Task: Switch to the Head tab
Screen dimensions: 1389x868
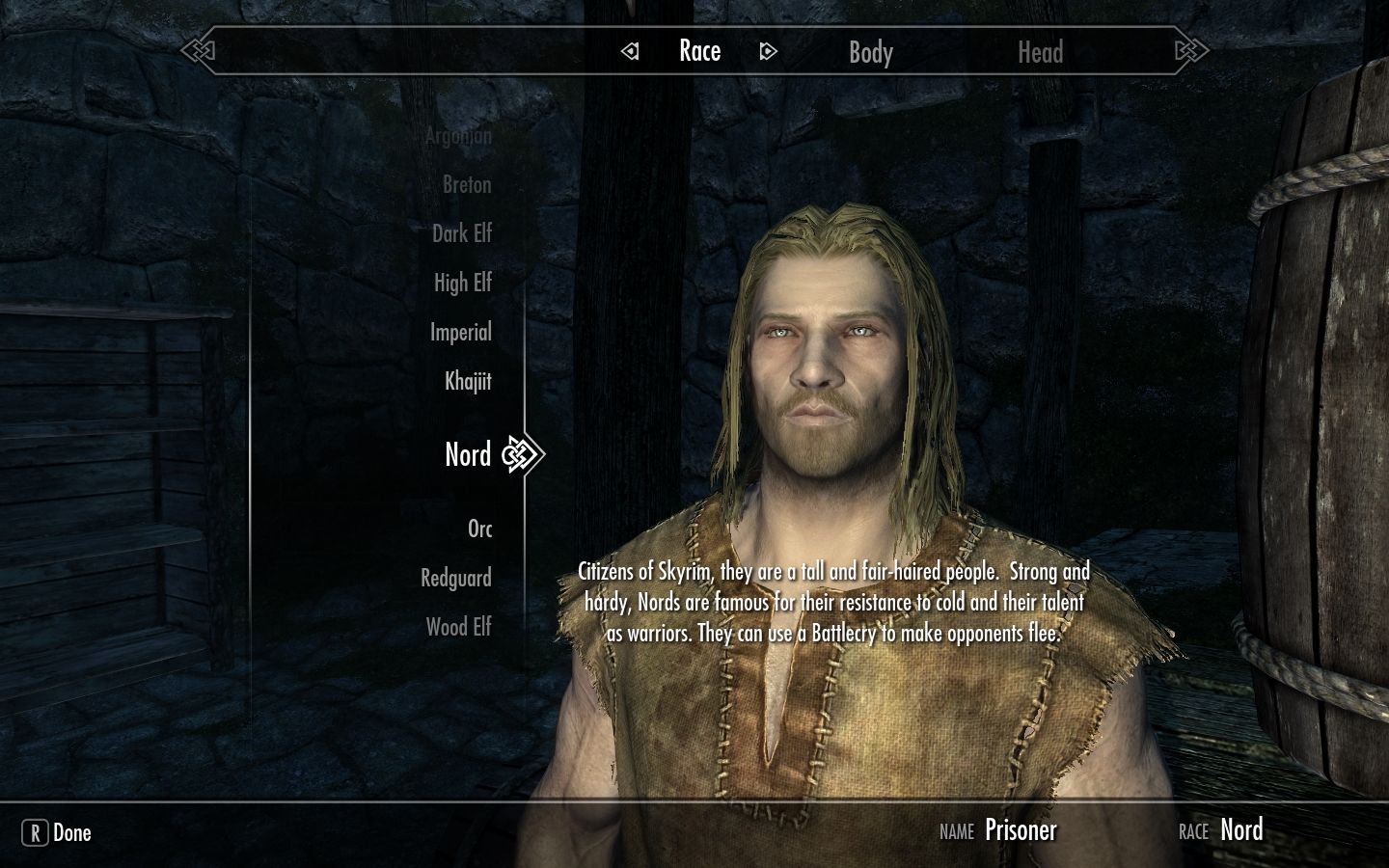Action: pyautogui.click(x=1041, y=52)
